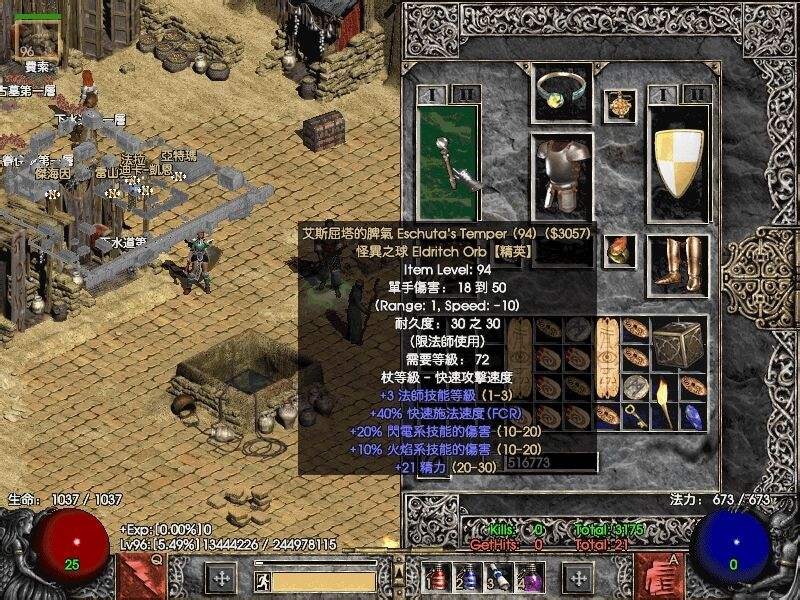
Task: Select the equipped amulet
Action: [x=621, y=104]
